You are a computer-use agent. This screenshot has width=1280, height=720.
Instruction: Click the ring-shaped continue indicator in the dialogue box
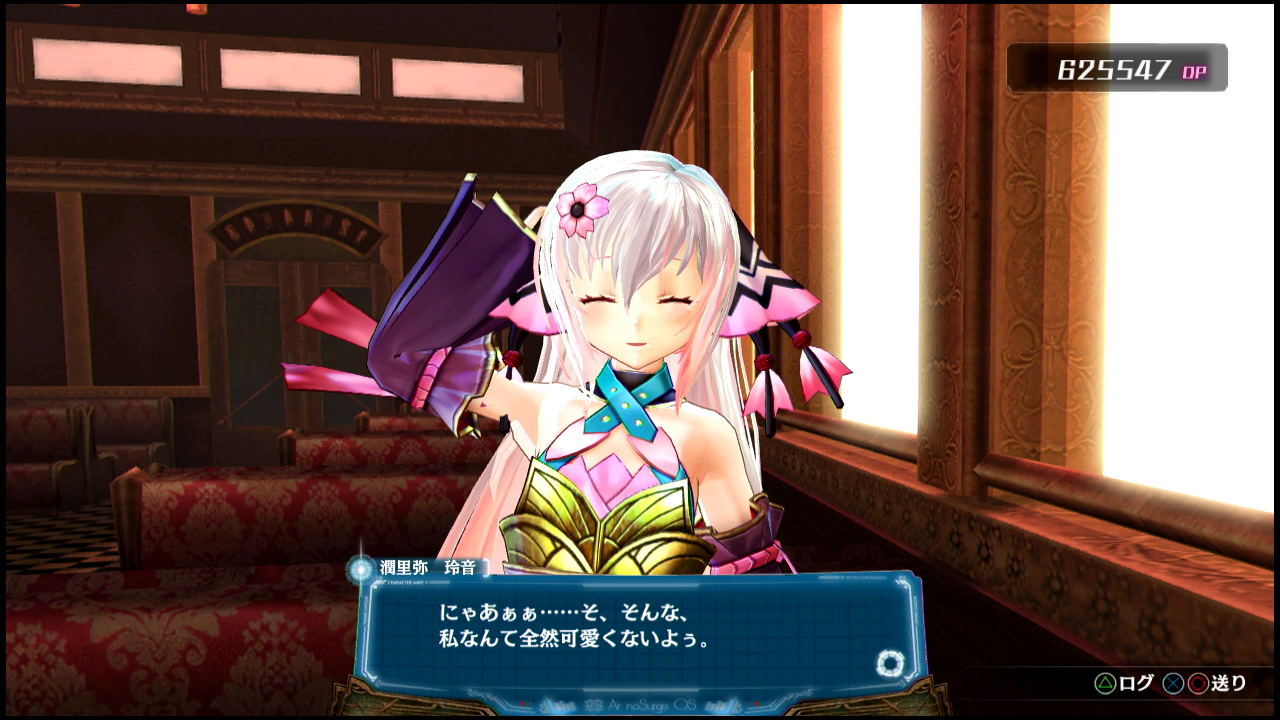point(889,663)
